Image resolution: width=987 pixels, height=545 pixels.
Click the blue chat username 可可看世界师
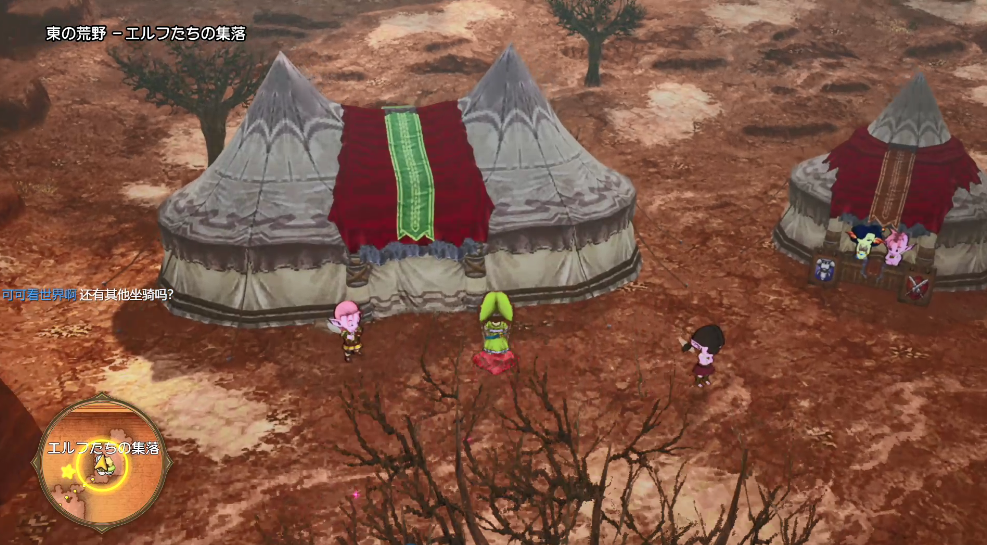point(39,294)
